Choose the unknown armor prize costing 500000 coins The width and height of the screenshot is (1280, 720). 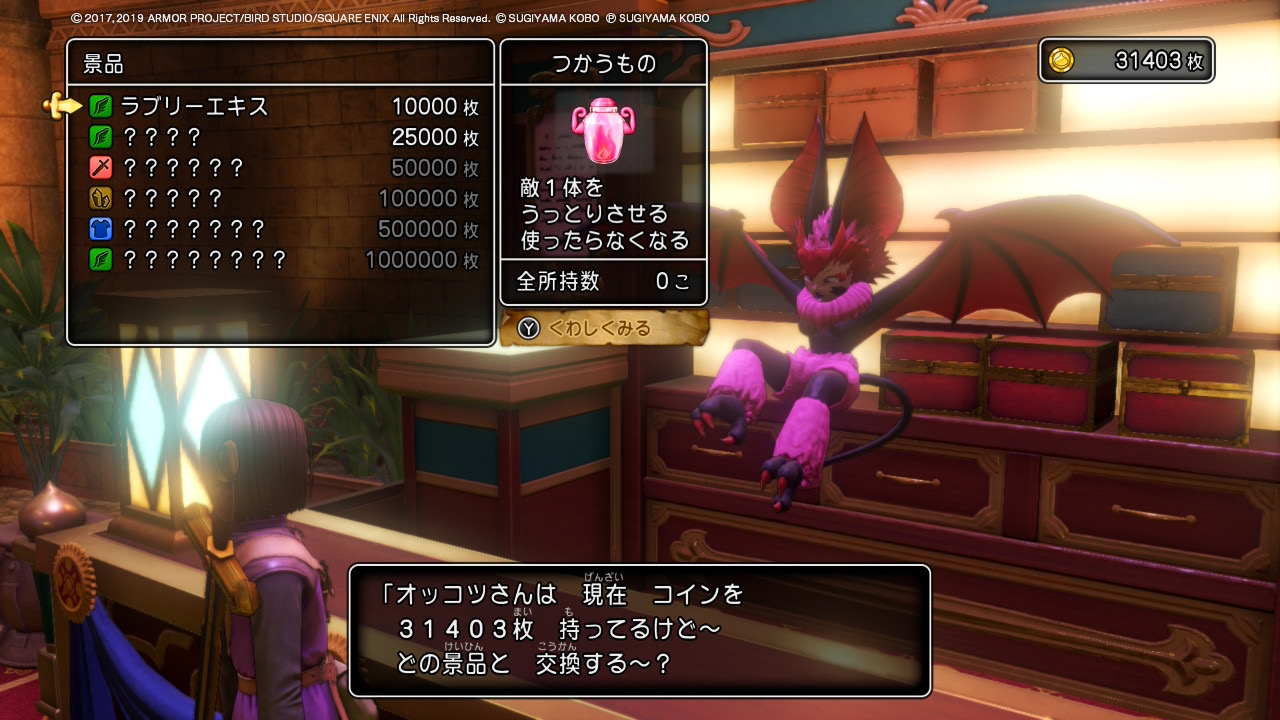[x=280, y=230]
